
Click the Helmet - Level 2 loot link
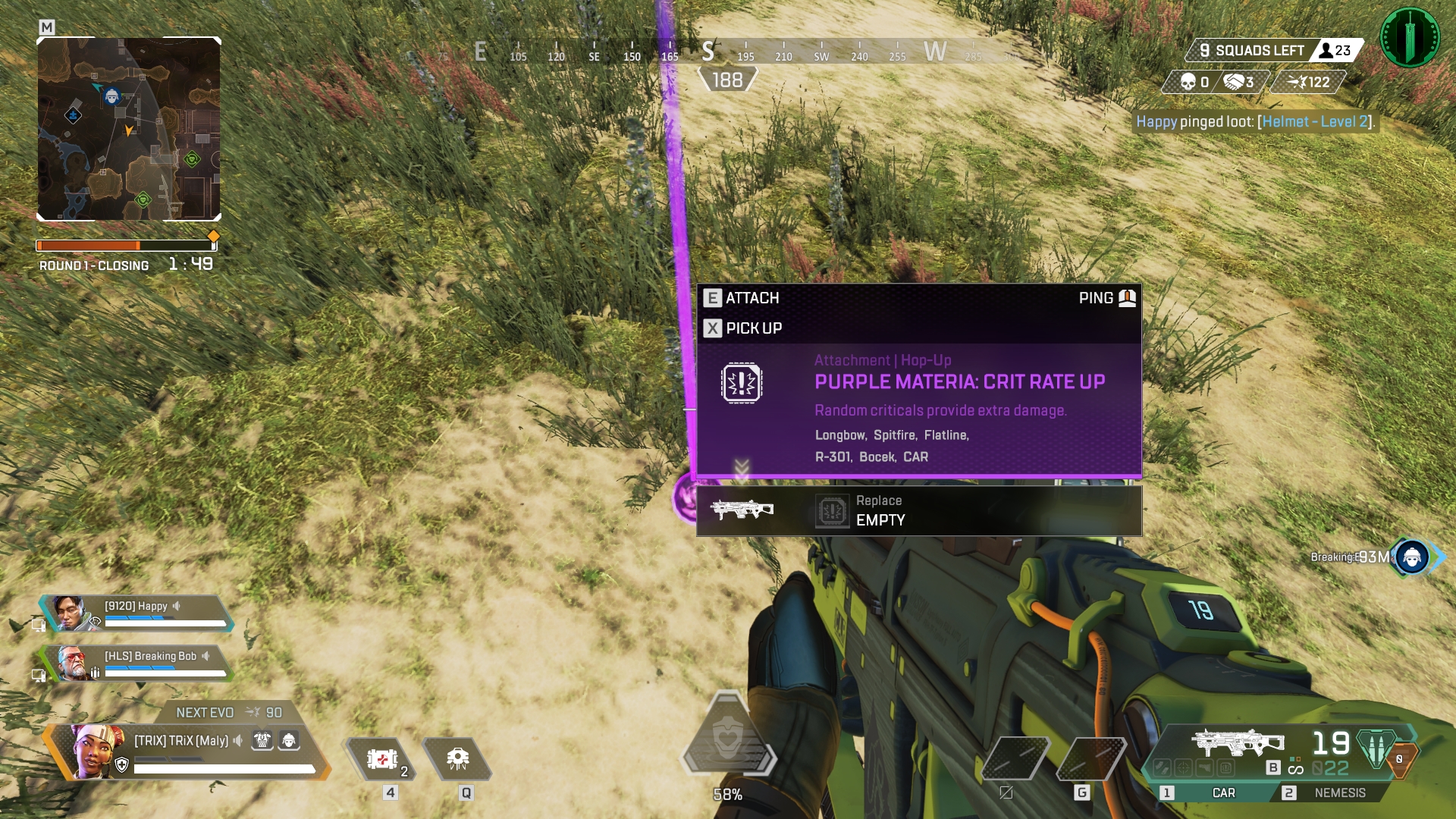click(1316, 122)
